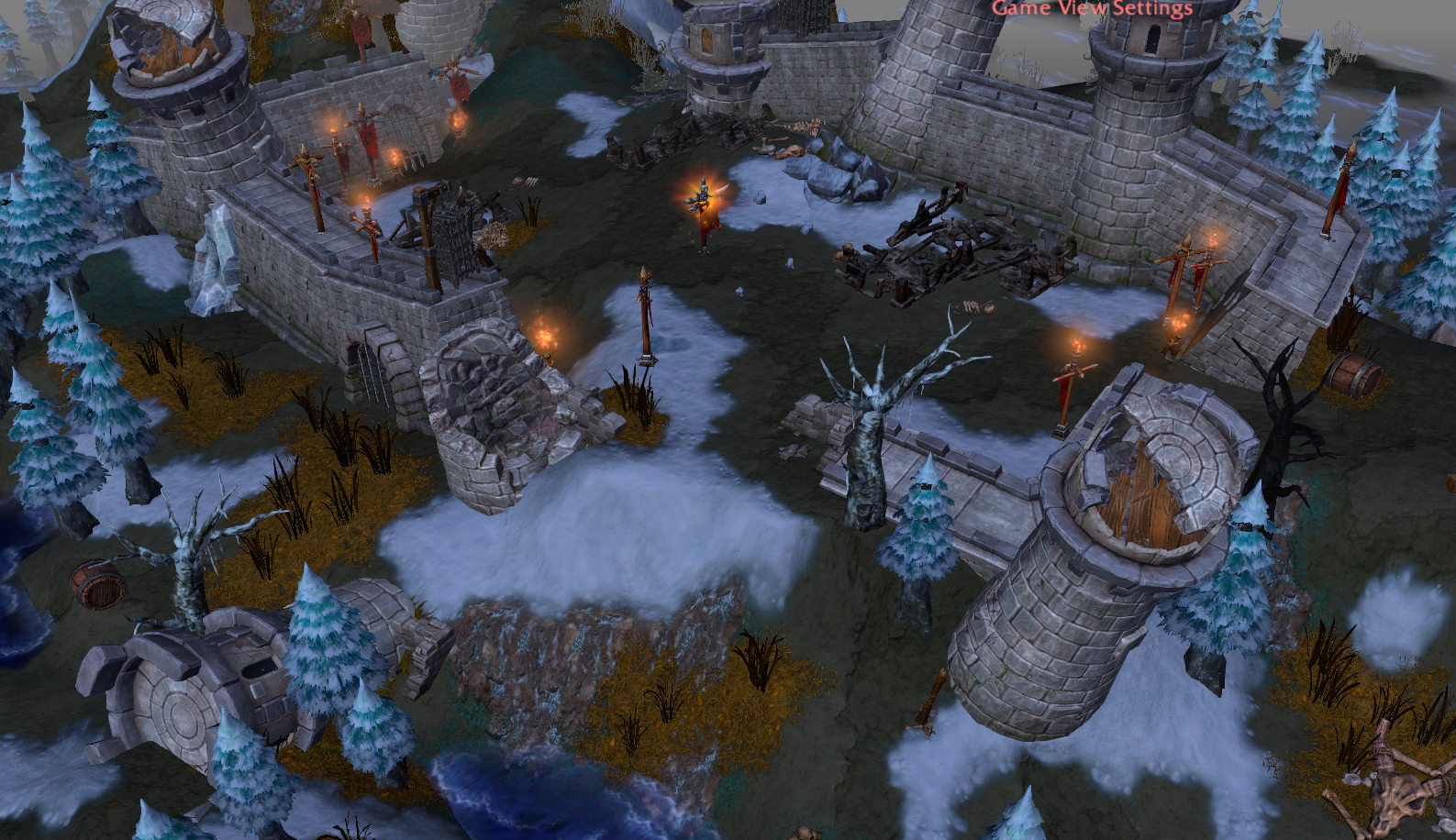Open the Game View Settings label
The width and height of the screenshot is (1456, 840).
[x=1092, y=8]
